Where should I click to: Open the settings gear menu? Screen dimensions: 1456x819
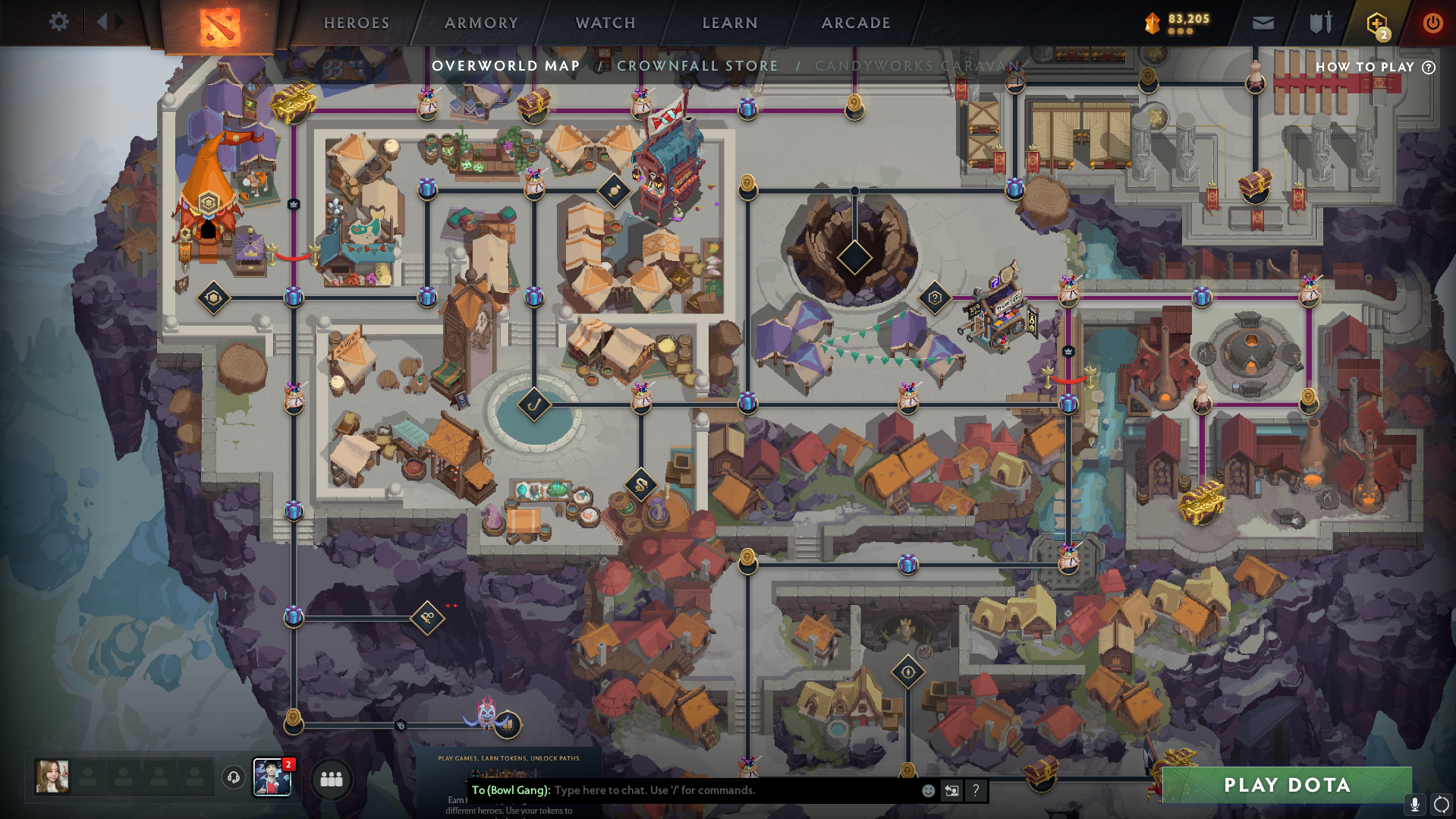(58, 22)
